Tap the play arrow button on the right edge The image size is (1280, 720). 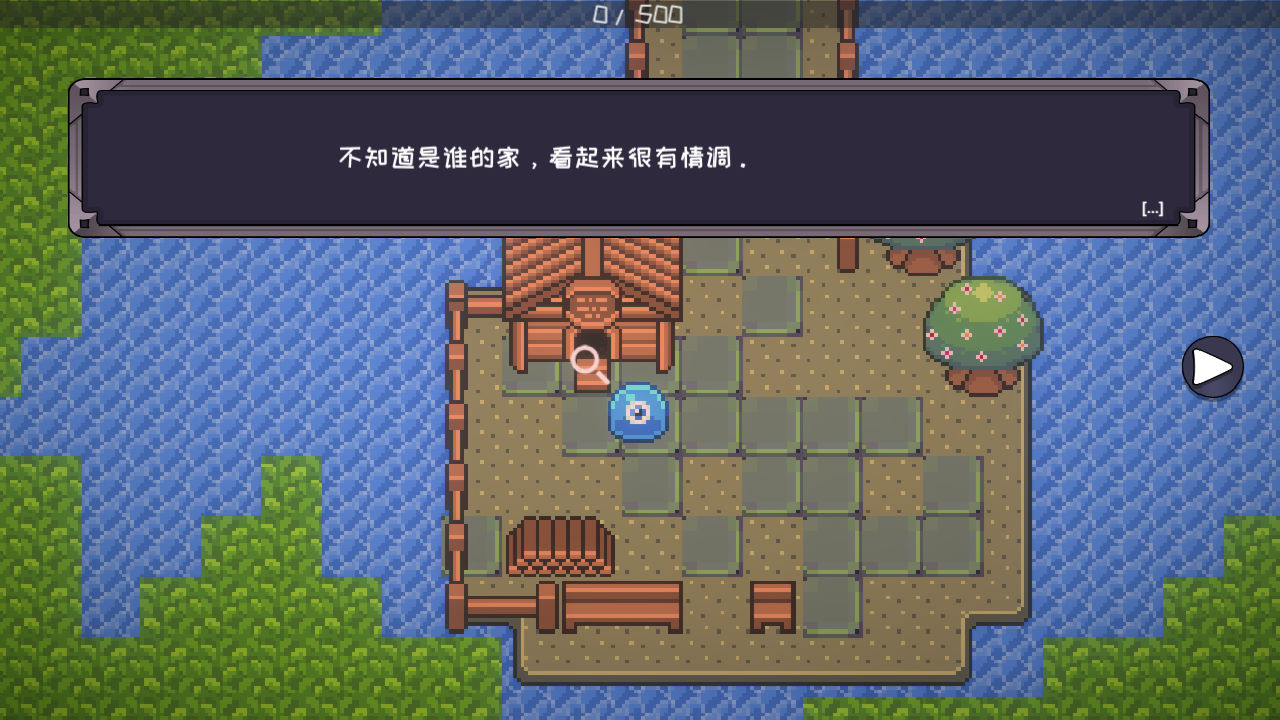pyautogui.click(x=1212, y=367)
